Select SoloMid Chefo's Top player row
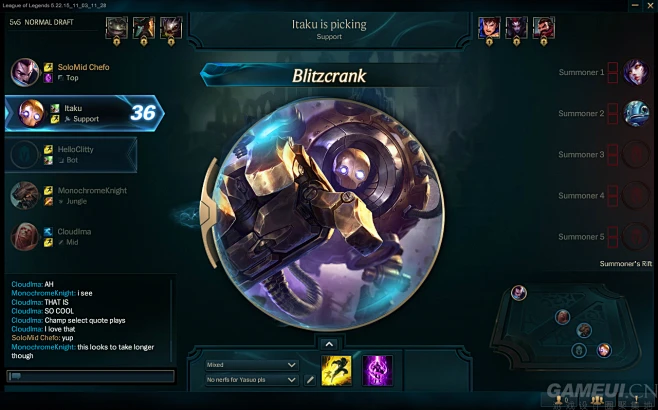The height and width of the screenshot is (410, 658). [70, 72]
